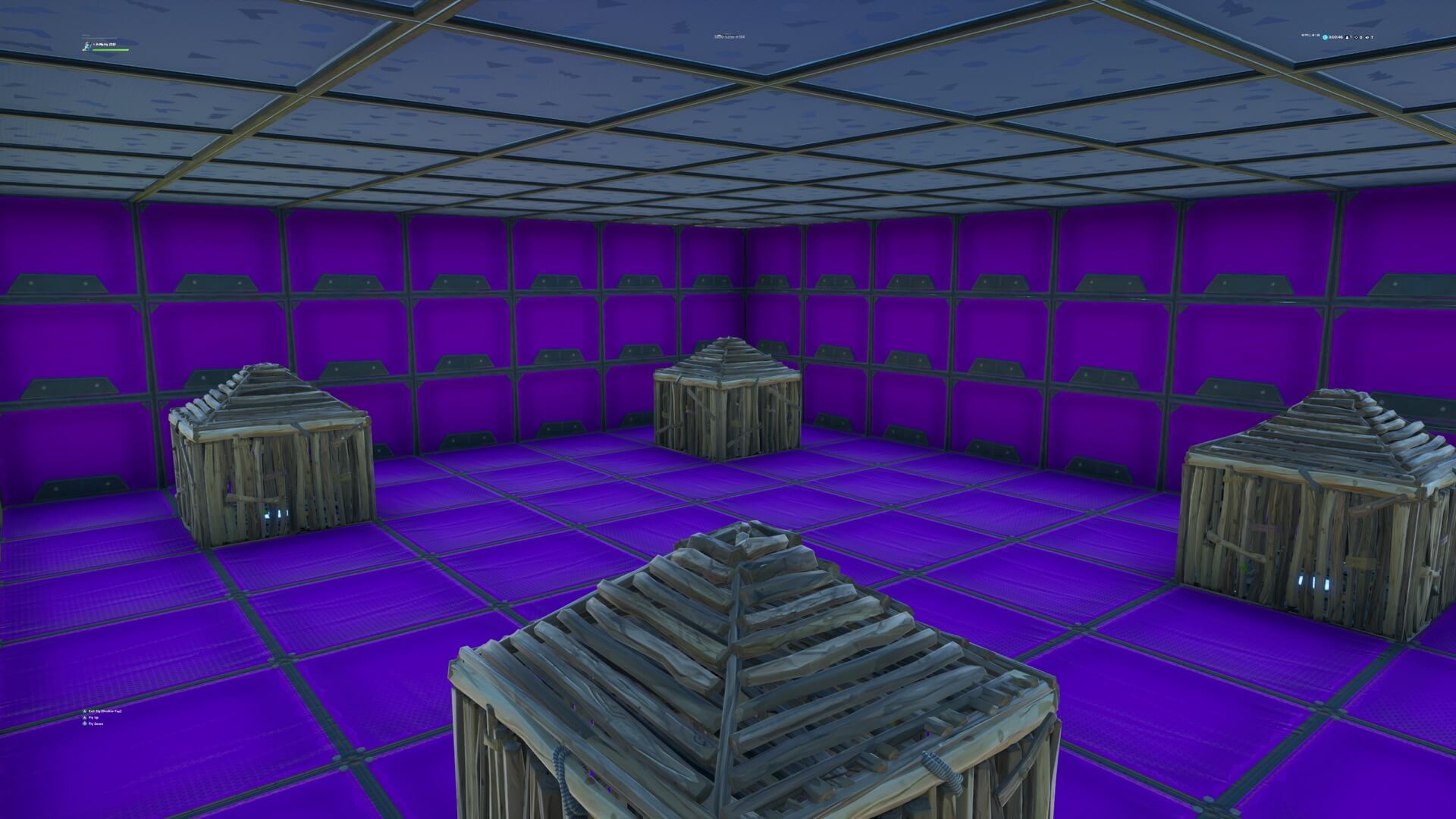Click the minimap compass area top-right
The width and height of the screenshot is (1456, 819).
[1310, 35]
